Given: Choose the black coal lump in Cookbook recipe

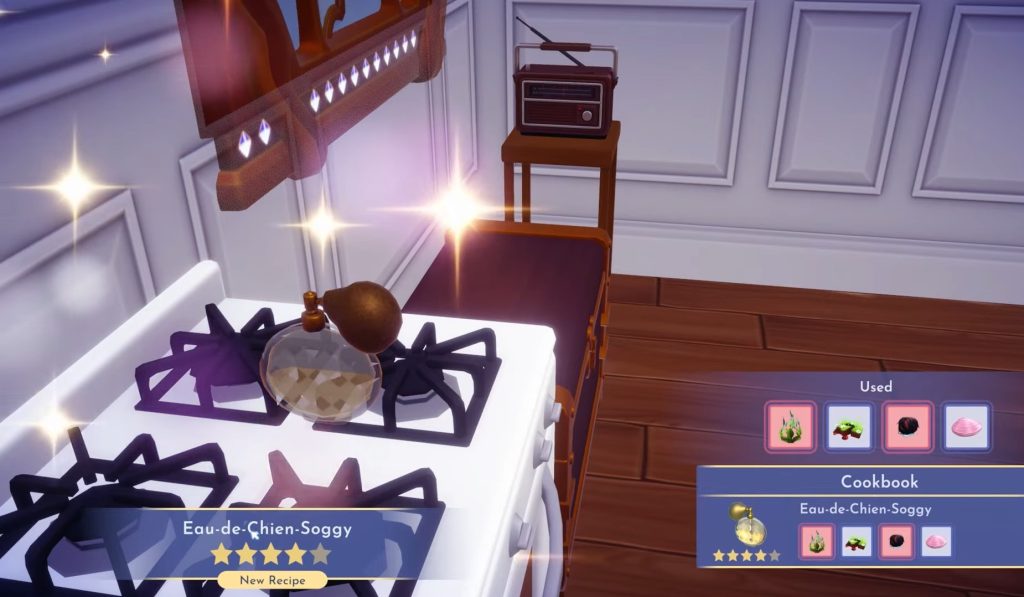Looking at the screenshot, I should (x=897, y=541).
